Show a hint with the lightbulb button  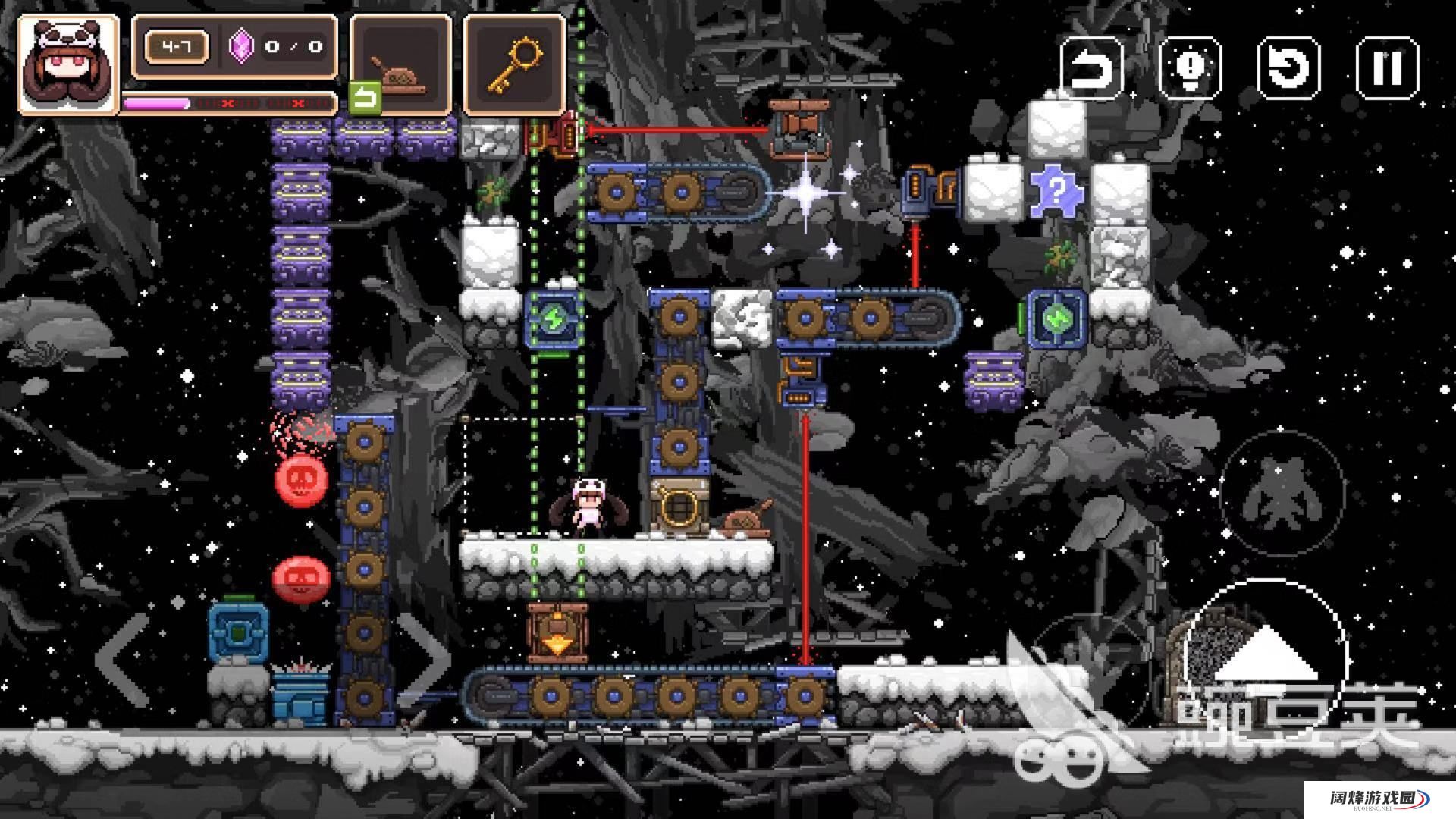tap(1190, 68)
